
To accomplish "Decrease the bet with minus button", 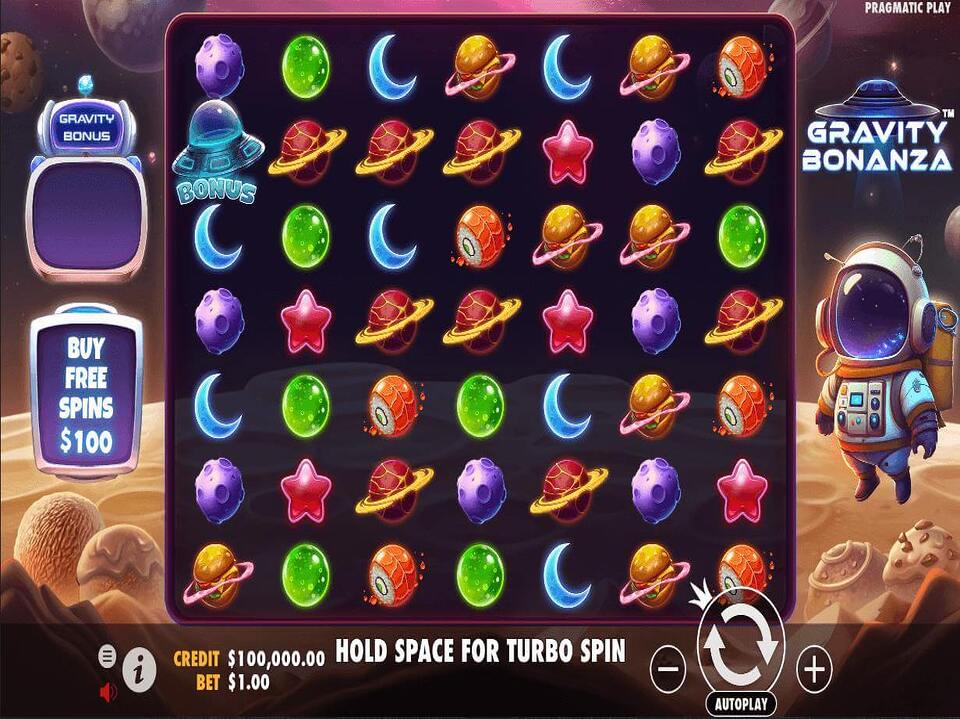I will 670,668.
